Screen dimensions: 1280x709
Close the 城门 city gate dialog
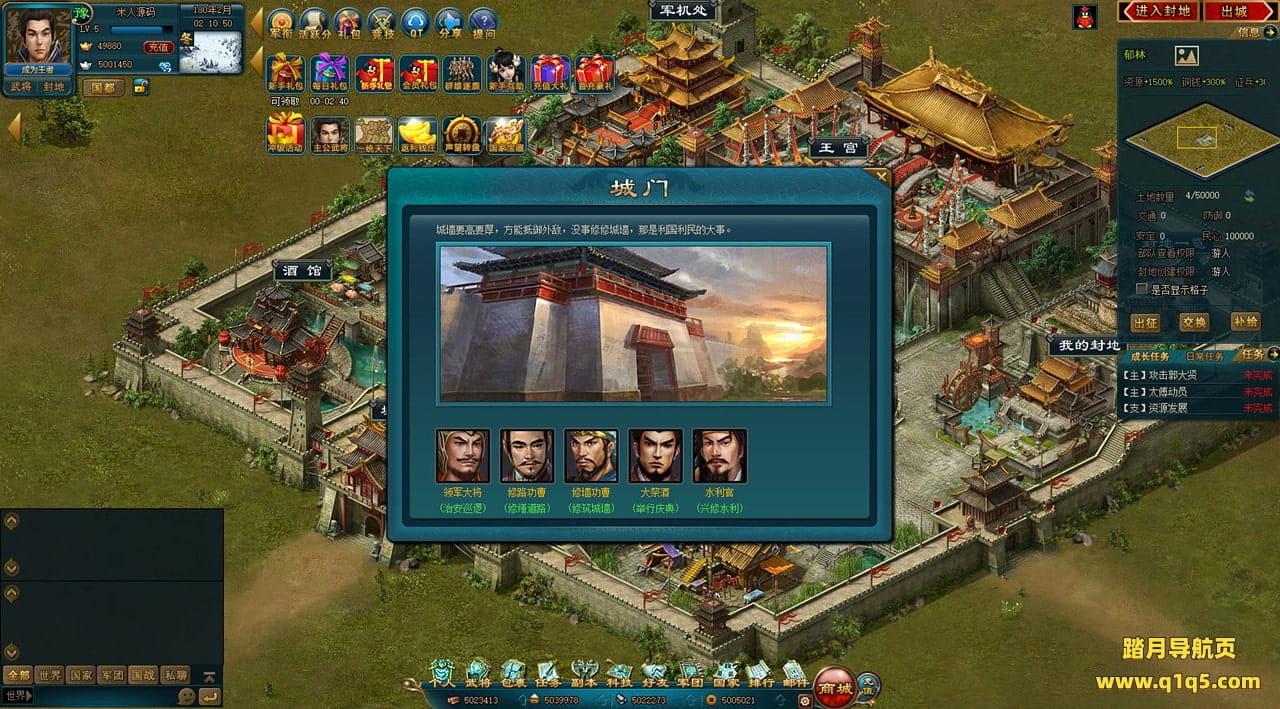[881, 176]
